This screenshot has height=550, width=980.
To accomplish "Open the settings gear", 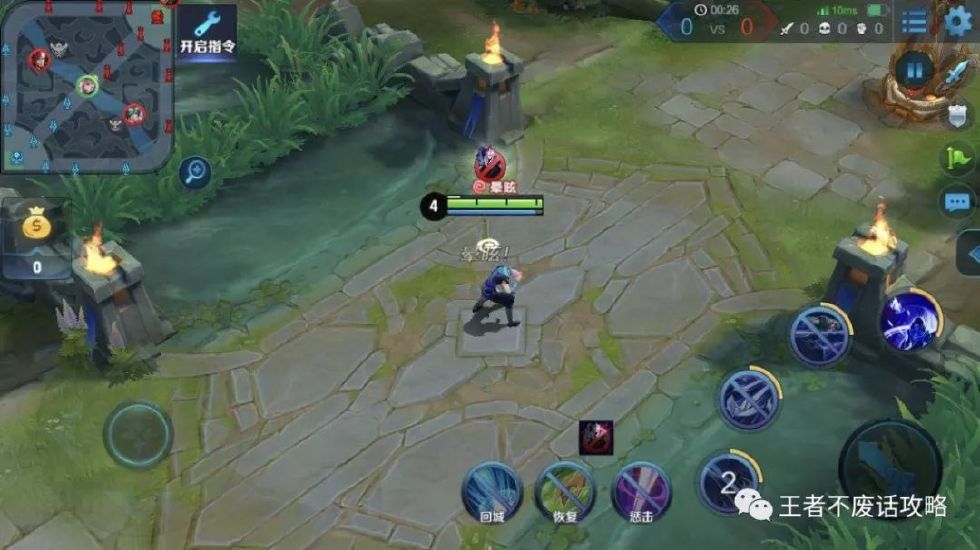I will tap(958, 21).
